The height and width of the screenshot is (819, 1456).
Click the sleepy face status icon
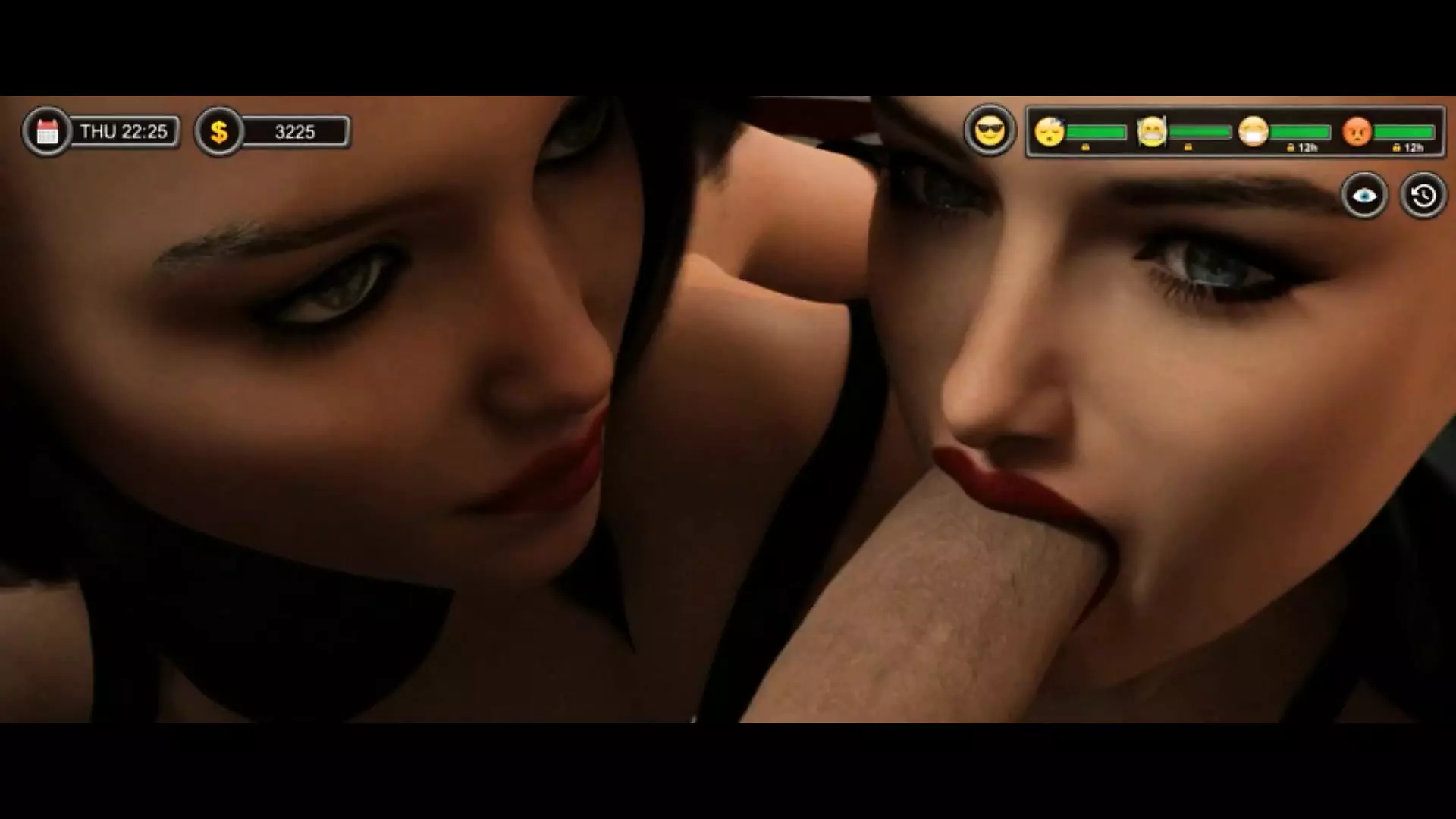click(1050, 132)
